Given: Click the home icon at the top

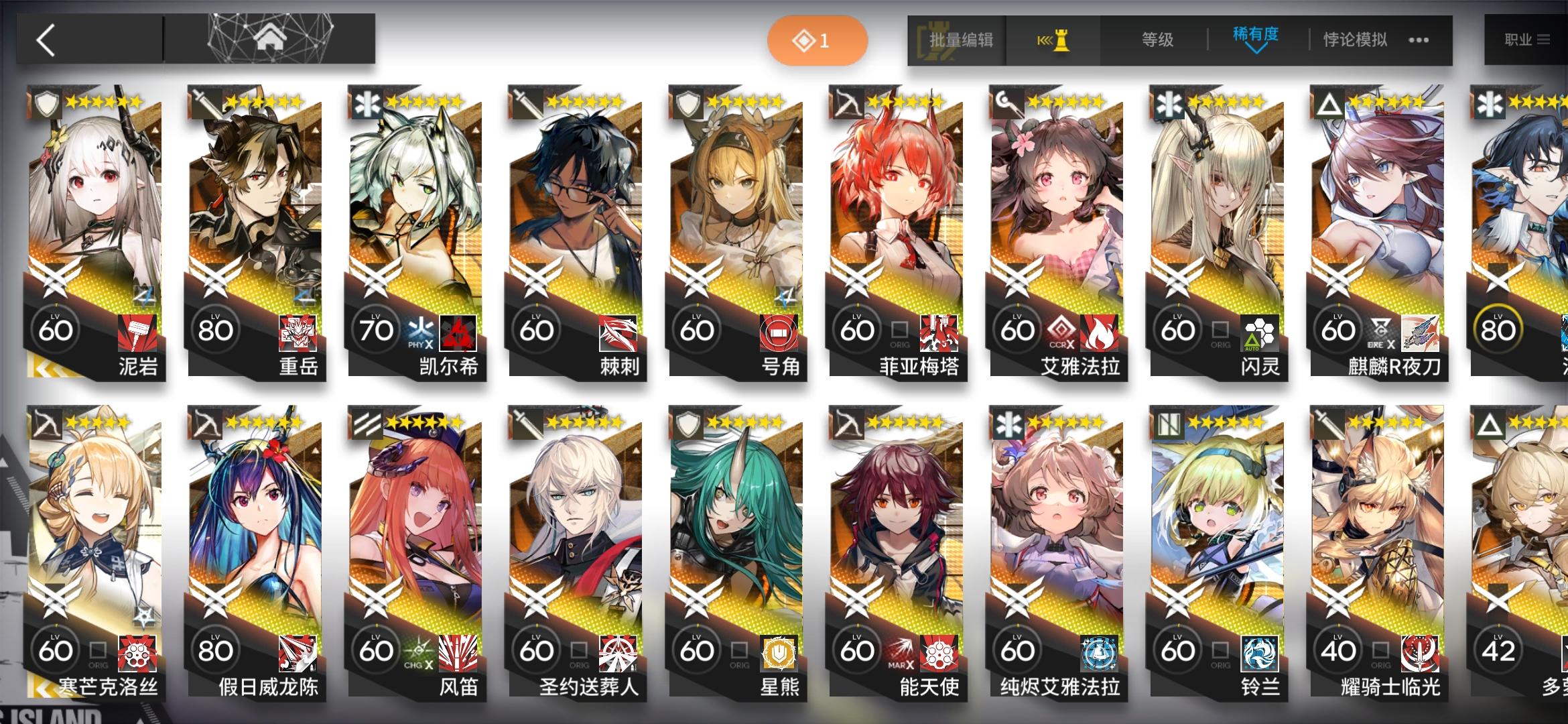Looking at the screenshot, I should 271,38.
